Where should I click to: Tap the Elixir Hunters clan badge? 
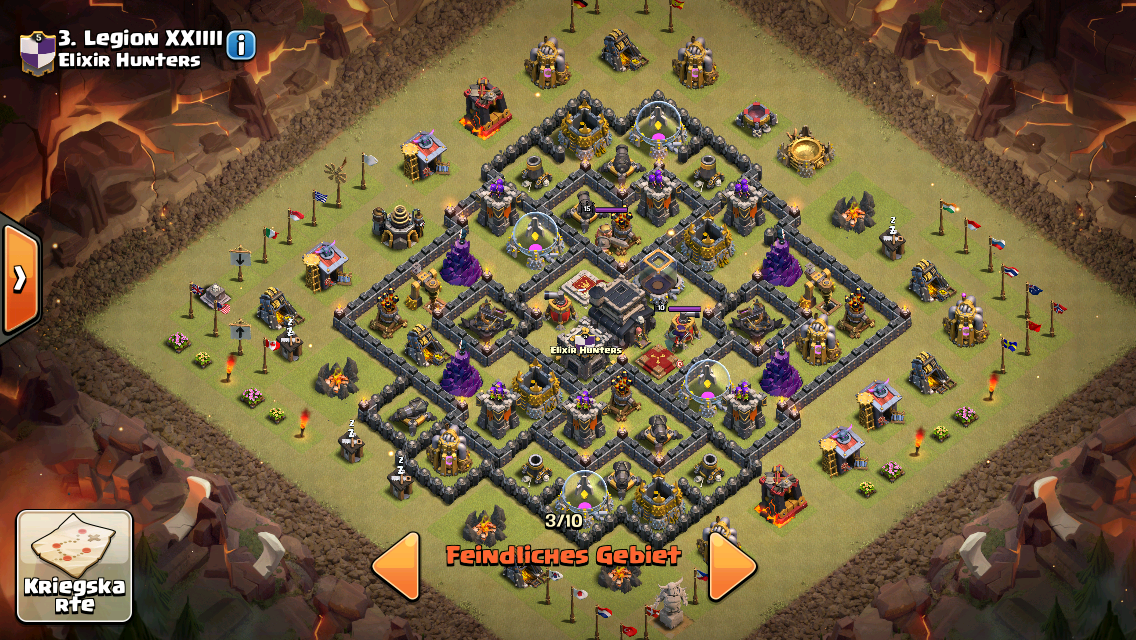(x=37, y=50)
